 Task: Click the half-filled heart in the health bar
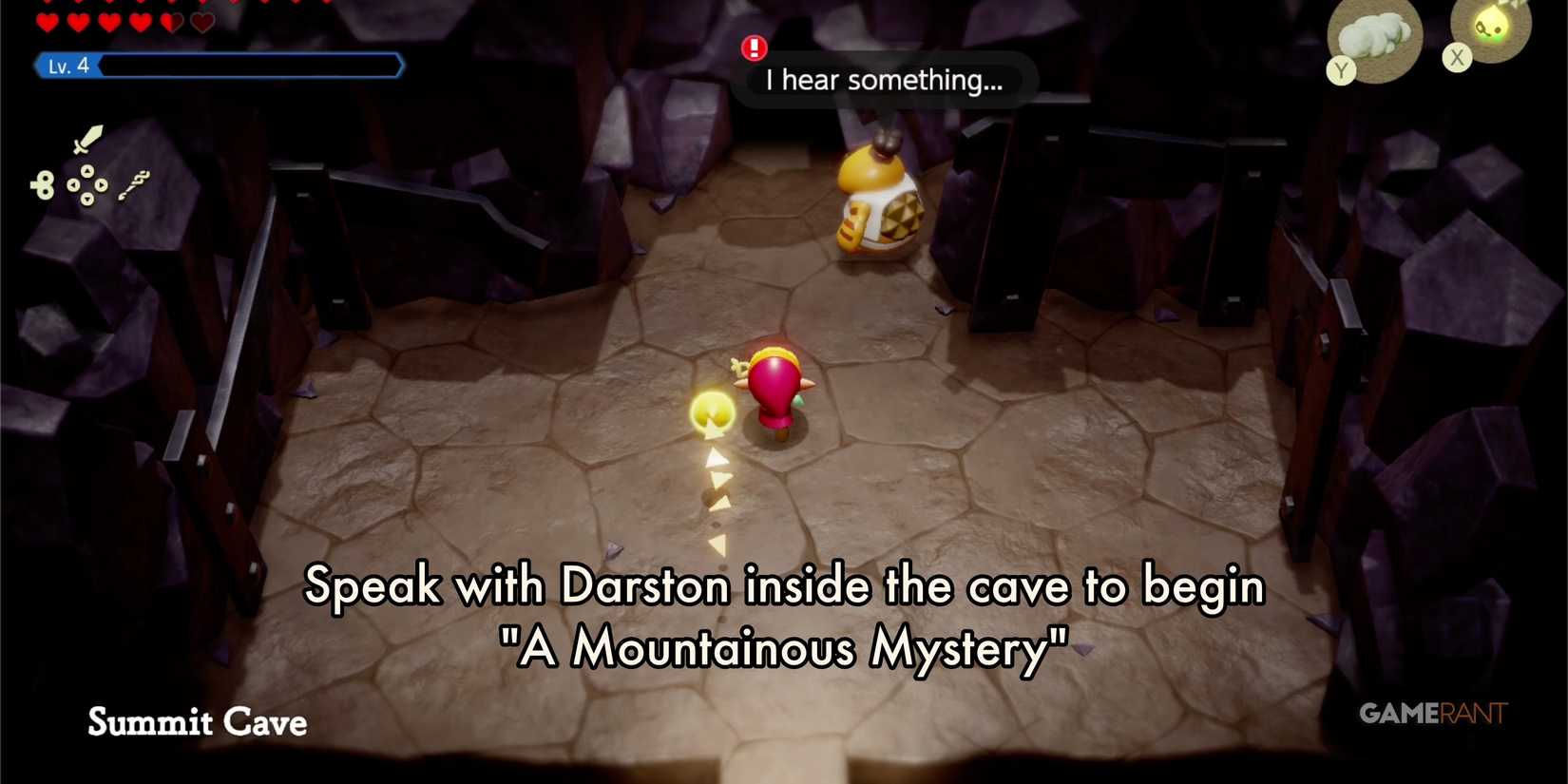click(171, 23)
